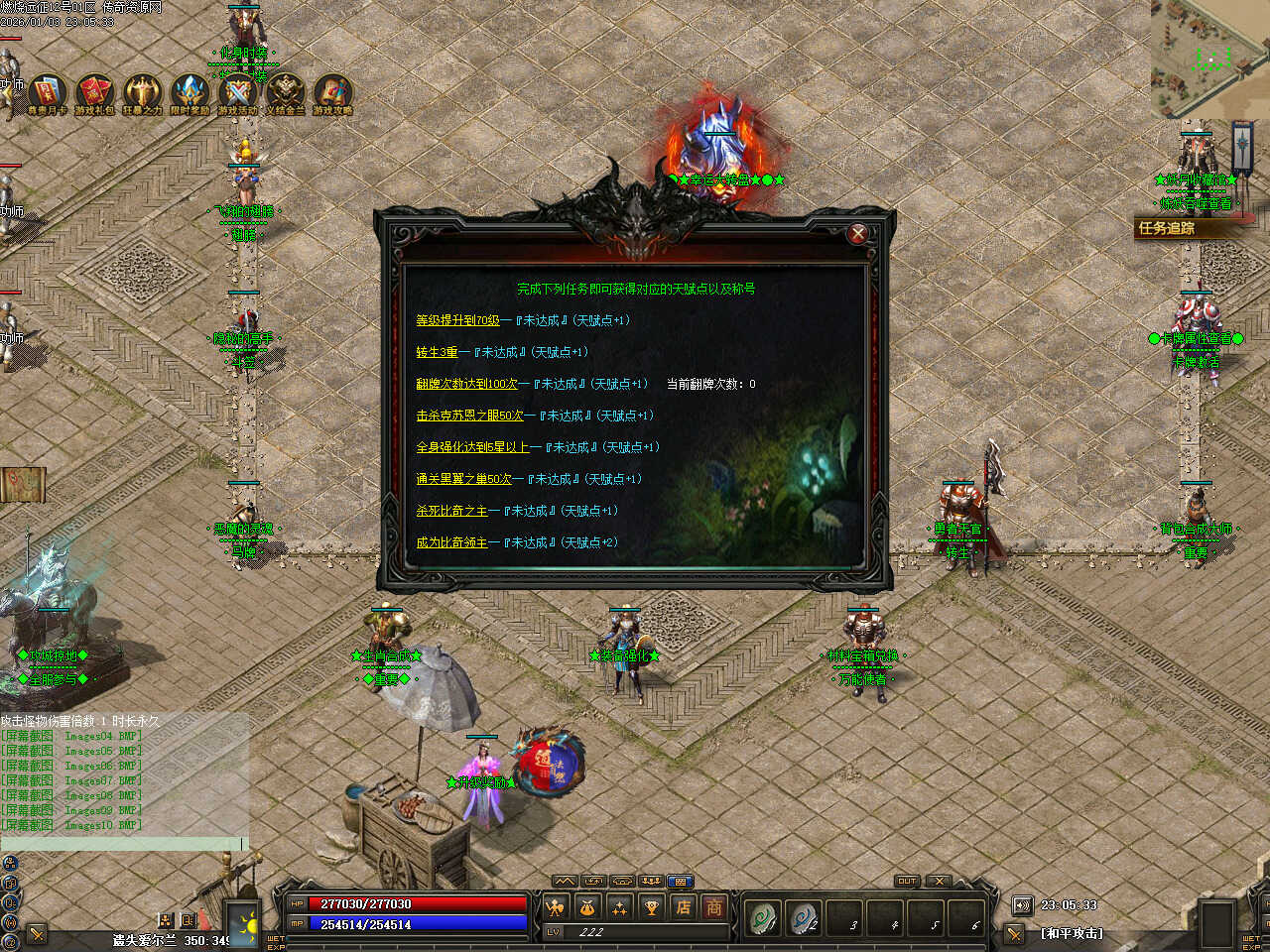Viewport: 1270px width, 952px height.
Task: Click the 杀死比奇之主 quest link
Action: (451, 511)
